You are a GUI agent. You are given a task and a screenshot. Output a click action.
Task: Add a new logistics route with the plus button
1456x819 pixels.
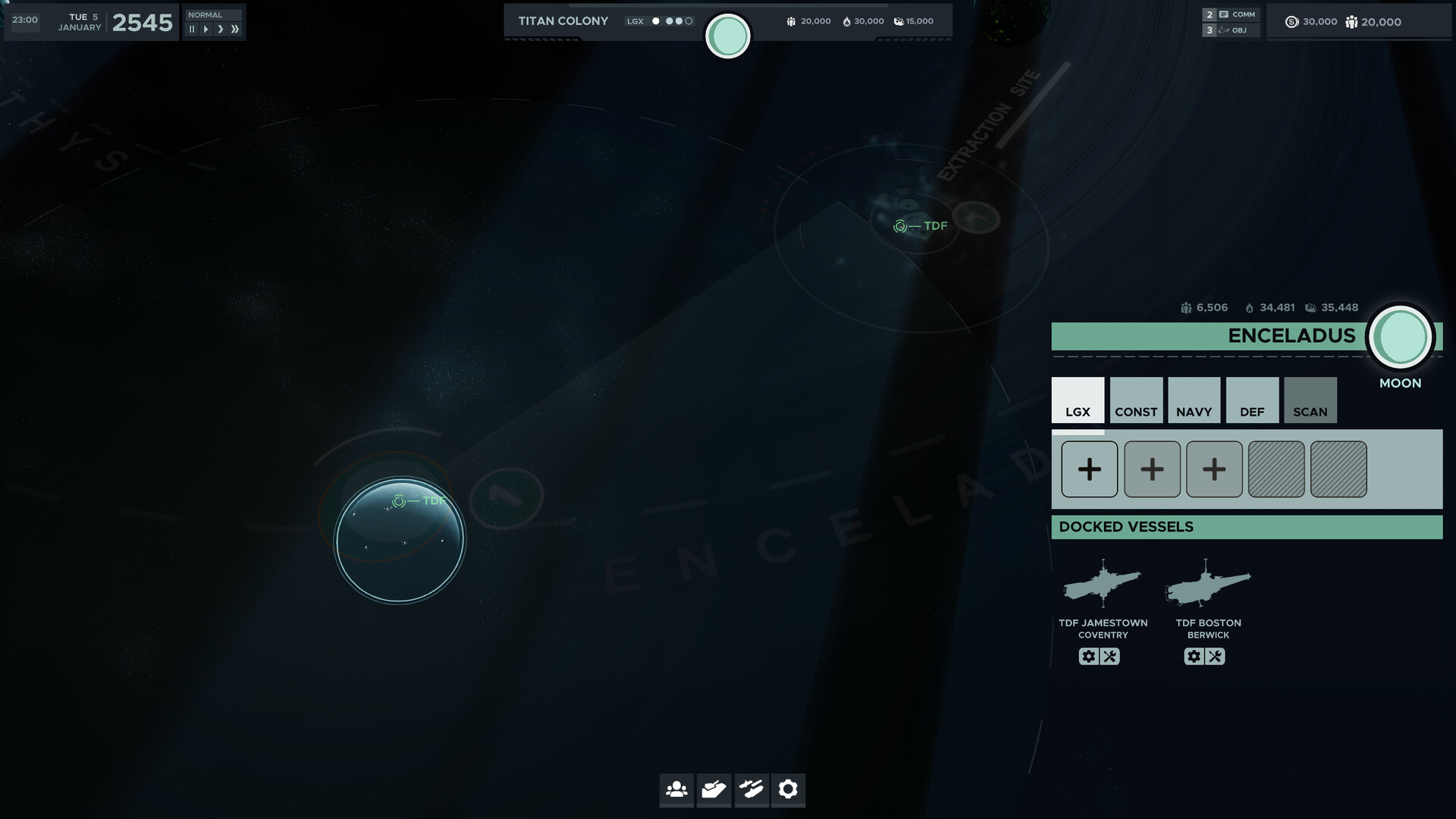[x=1089, y=469]
